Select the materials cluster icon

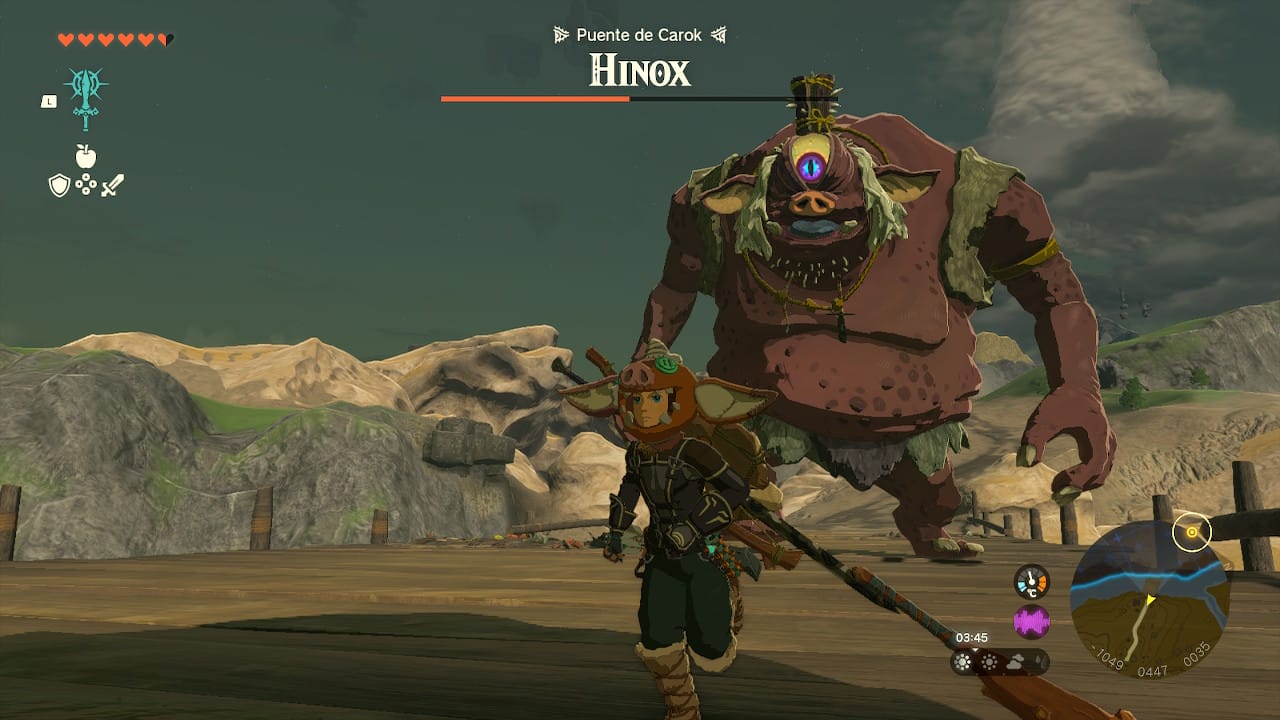click(x=86, y=185)
